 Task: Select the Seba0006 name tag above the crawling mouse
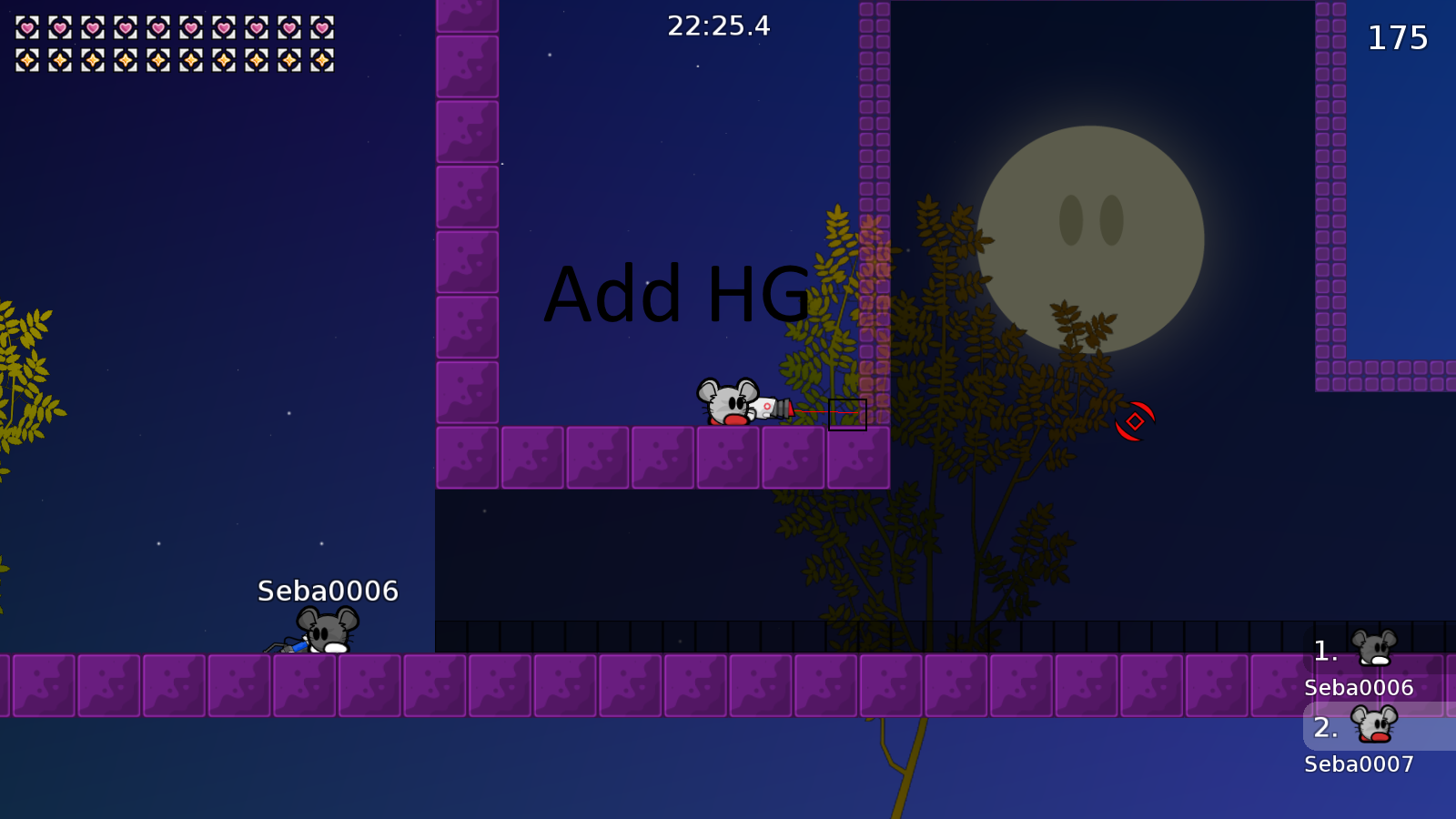tap(326, 591)
